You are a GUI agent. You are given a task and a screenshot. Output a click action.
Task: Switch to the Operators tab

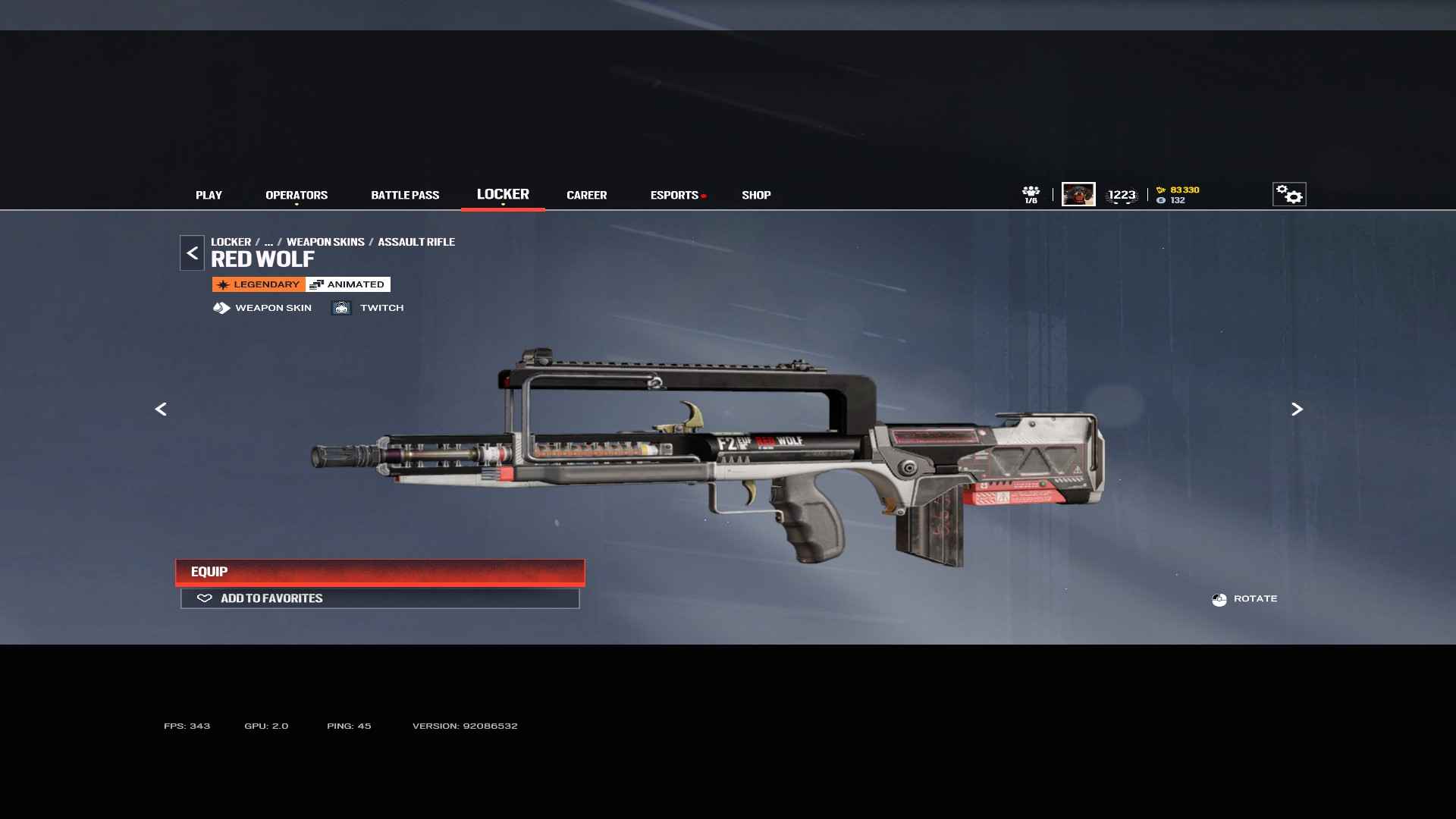click(297, 195)
